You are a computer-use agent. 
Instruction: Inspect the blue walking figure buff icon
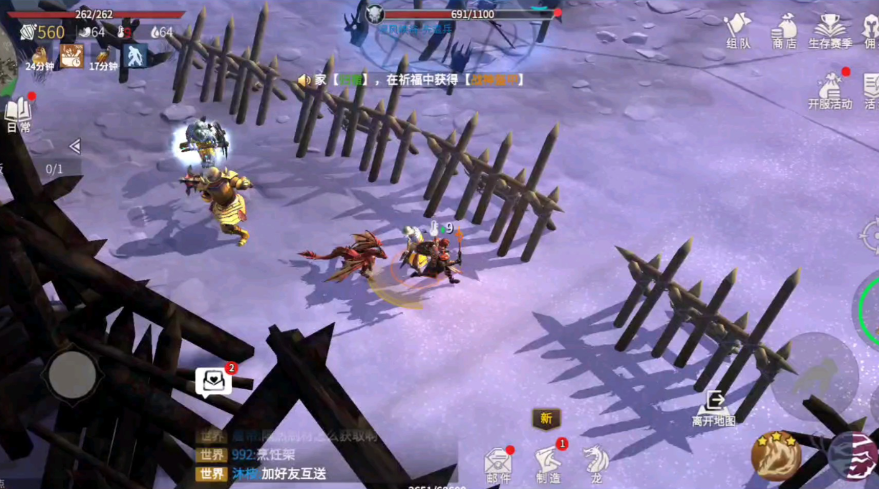(134, 56)
